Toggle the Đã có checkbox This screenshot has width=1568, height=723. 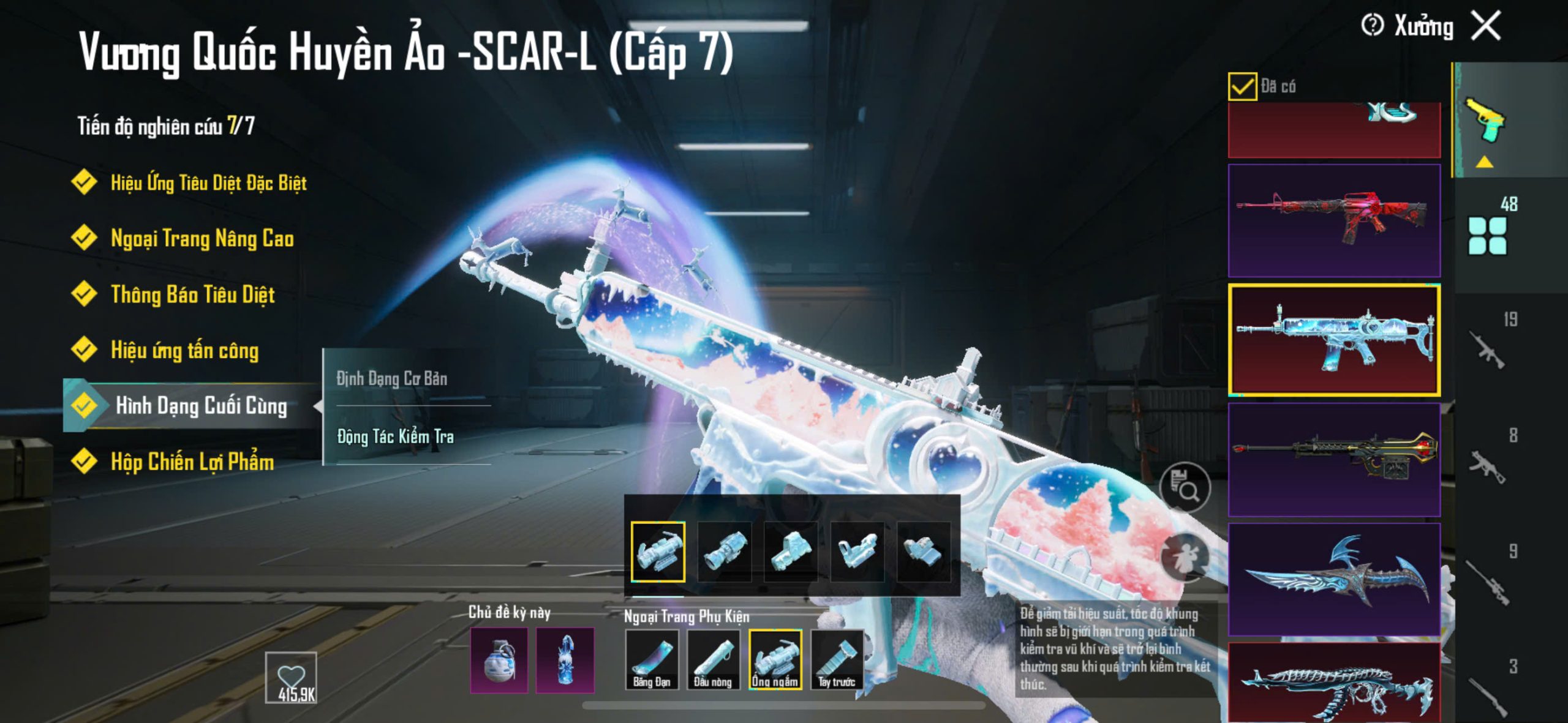pyautogui.click(x=1242, y=86)
